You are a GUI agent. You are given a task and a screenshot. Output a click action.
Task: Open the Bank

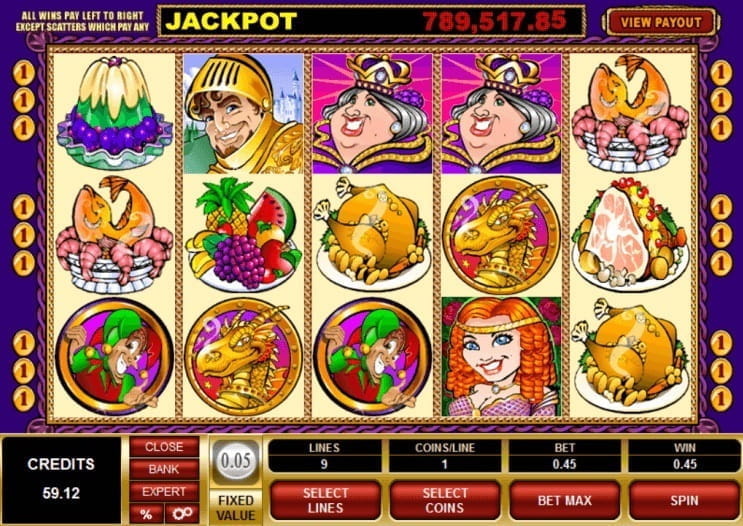pos(164,469)
